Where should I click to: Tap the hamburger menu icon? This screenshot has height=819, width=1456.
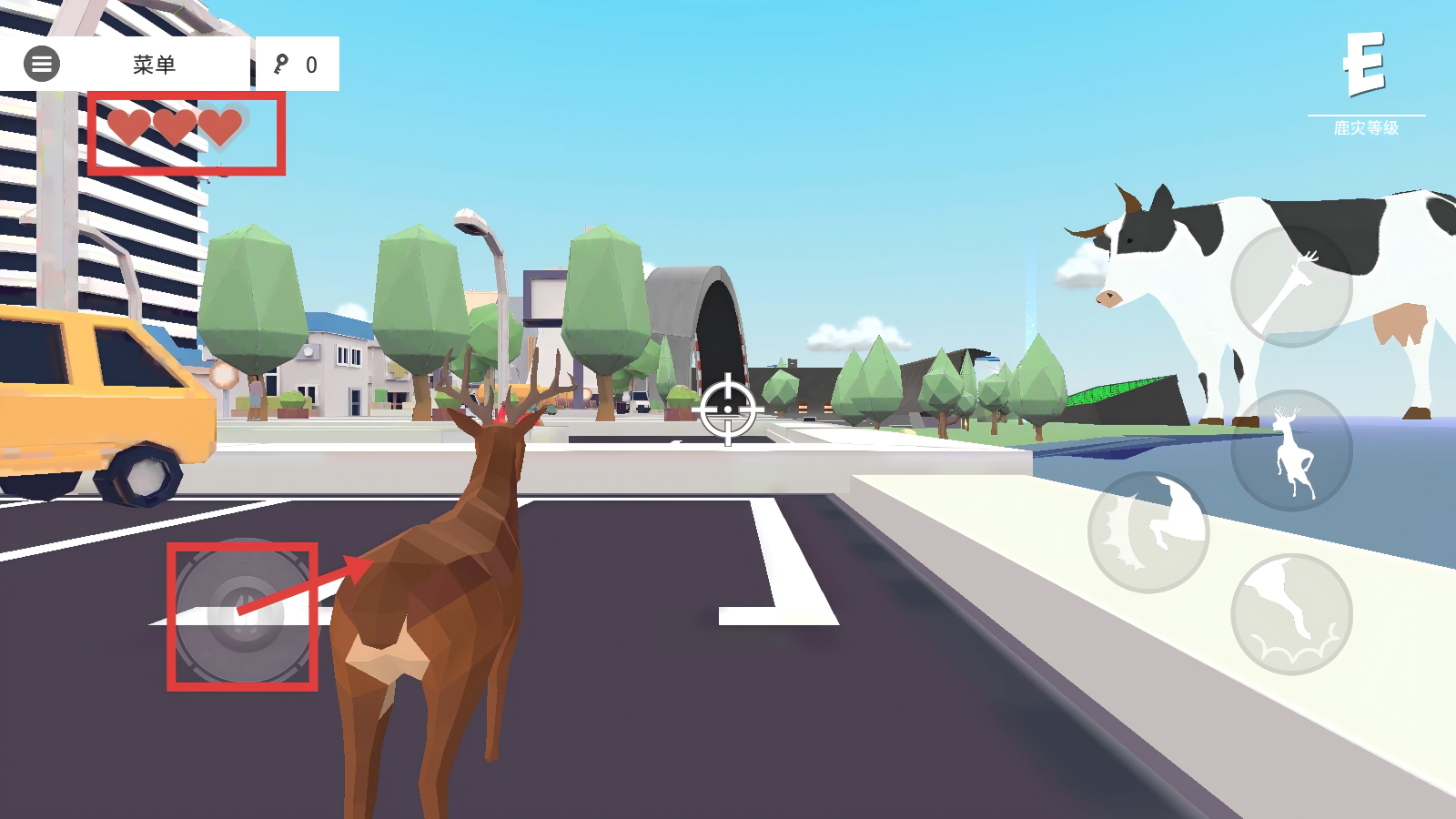click(x=42, y=65)
